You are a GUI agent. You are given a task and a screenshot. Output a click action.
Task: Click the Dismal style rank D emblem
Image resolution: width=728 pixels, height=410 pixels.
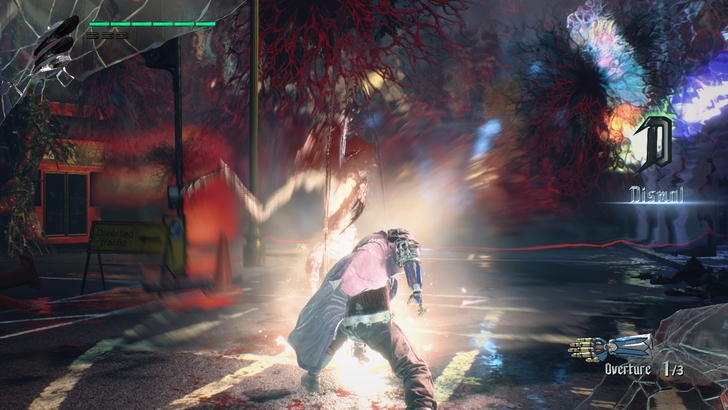coord(657,144)
